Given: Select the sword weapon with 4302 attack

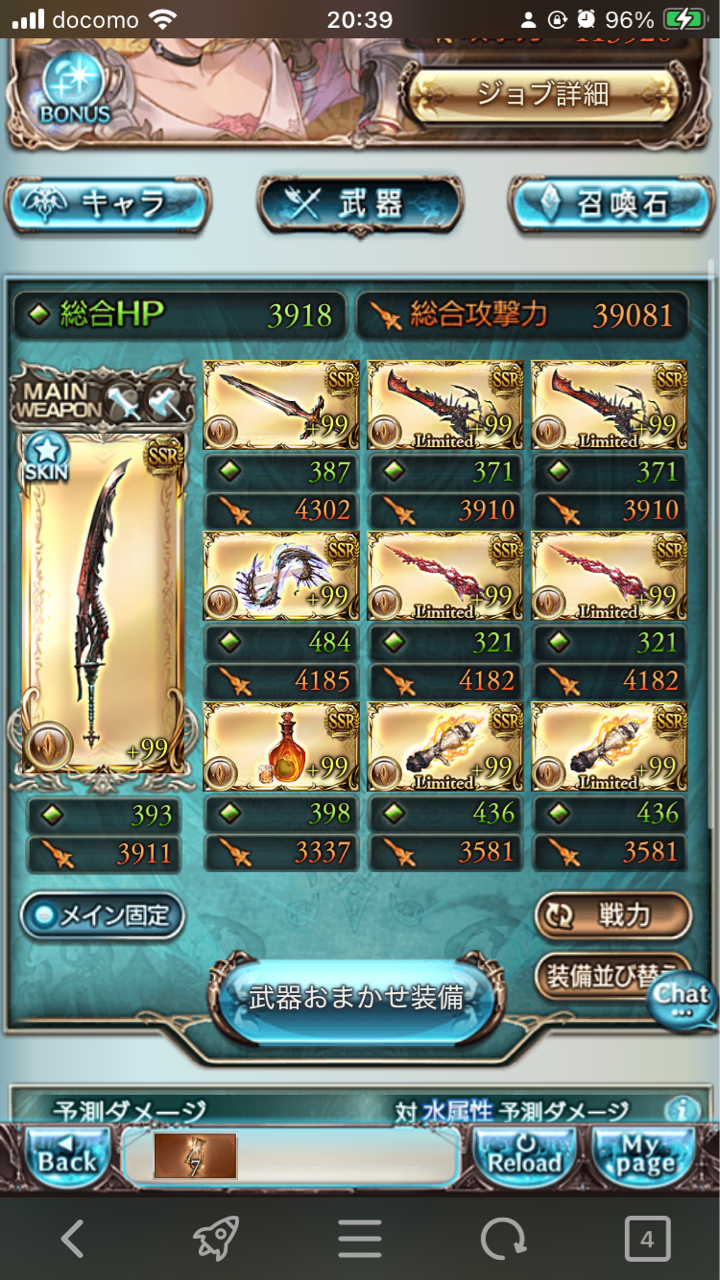Looking at the screenshot, I should [x=266, y=406].
